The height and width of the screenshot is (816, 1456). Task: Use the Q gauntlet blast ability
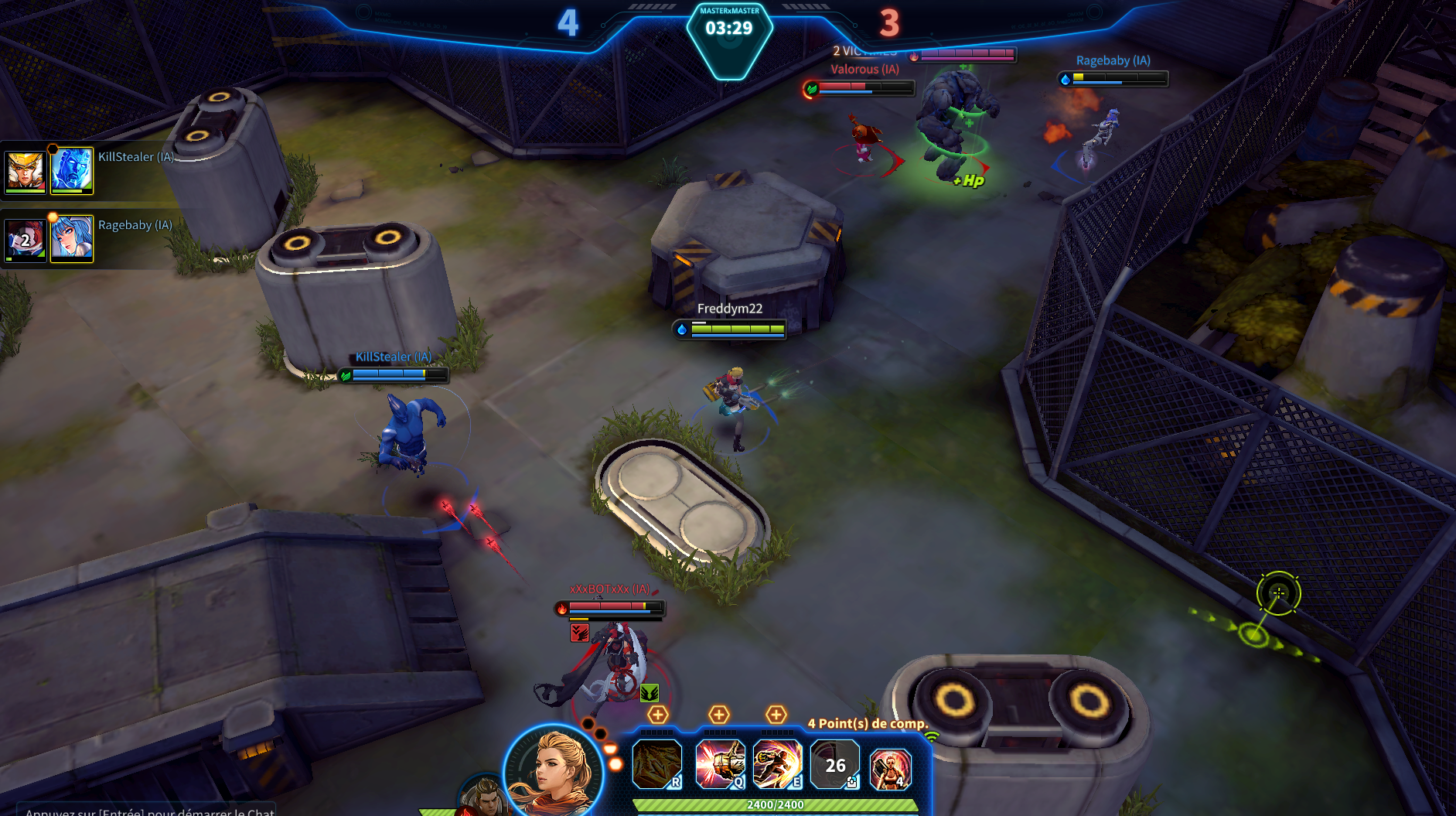click(719, 764)
